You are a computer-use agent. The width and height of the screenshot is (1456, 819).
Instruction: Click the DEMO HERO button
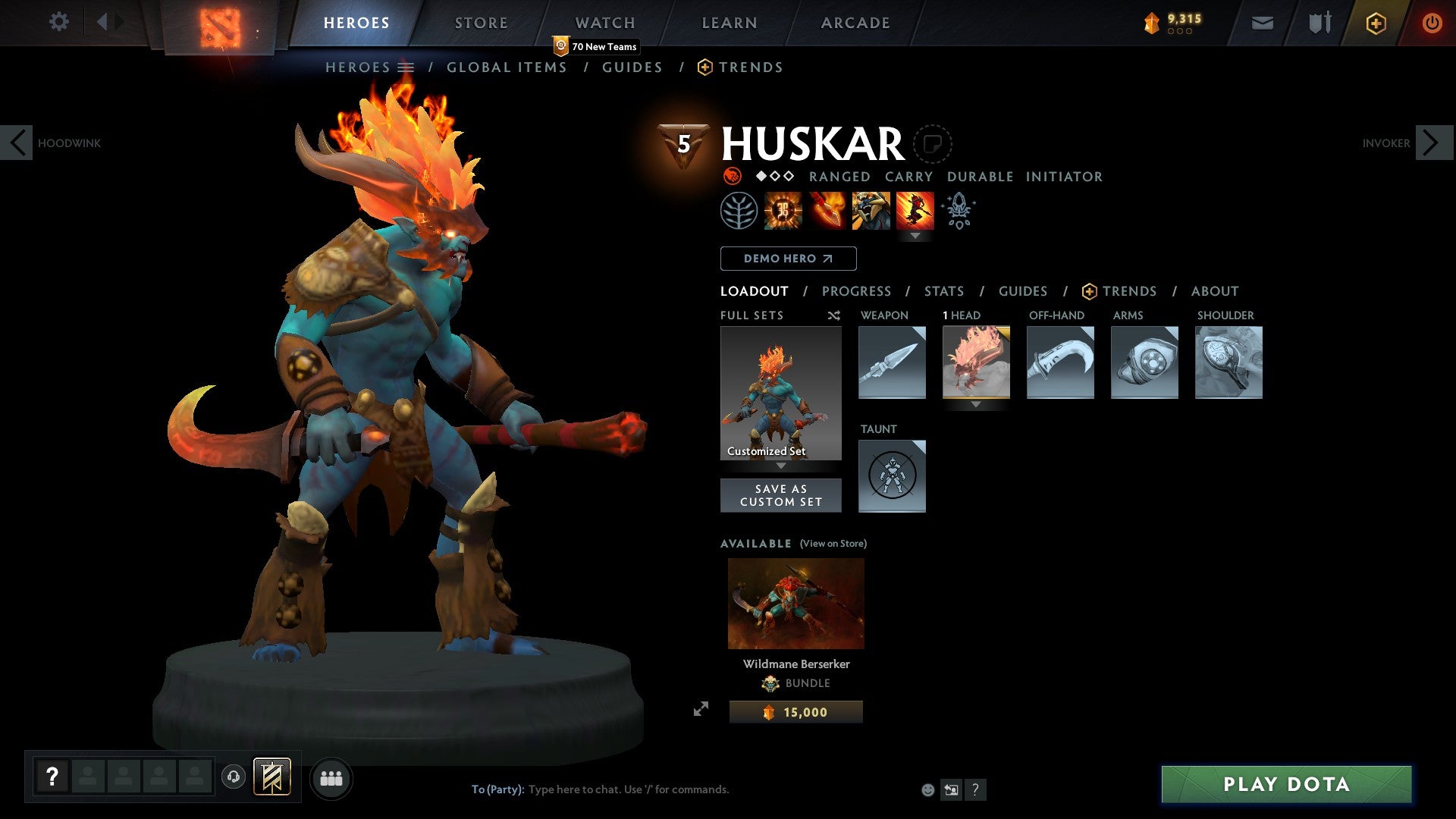[x=787, y=258]
